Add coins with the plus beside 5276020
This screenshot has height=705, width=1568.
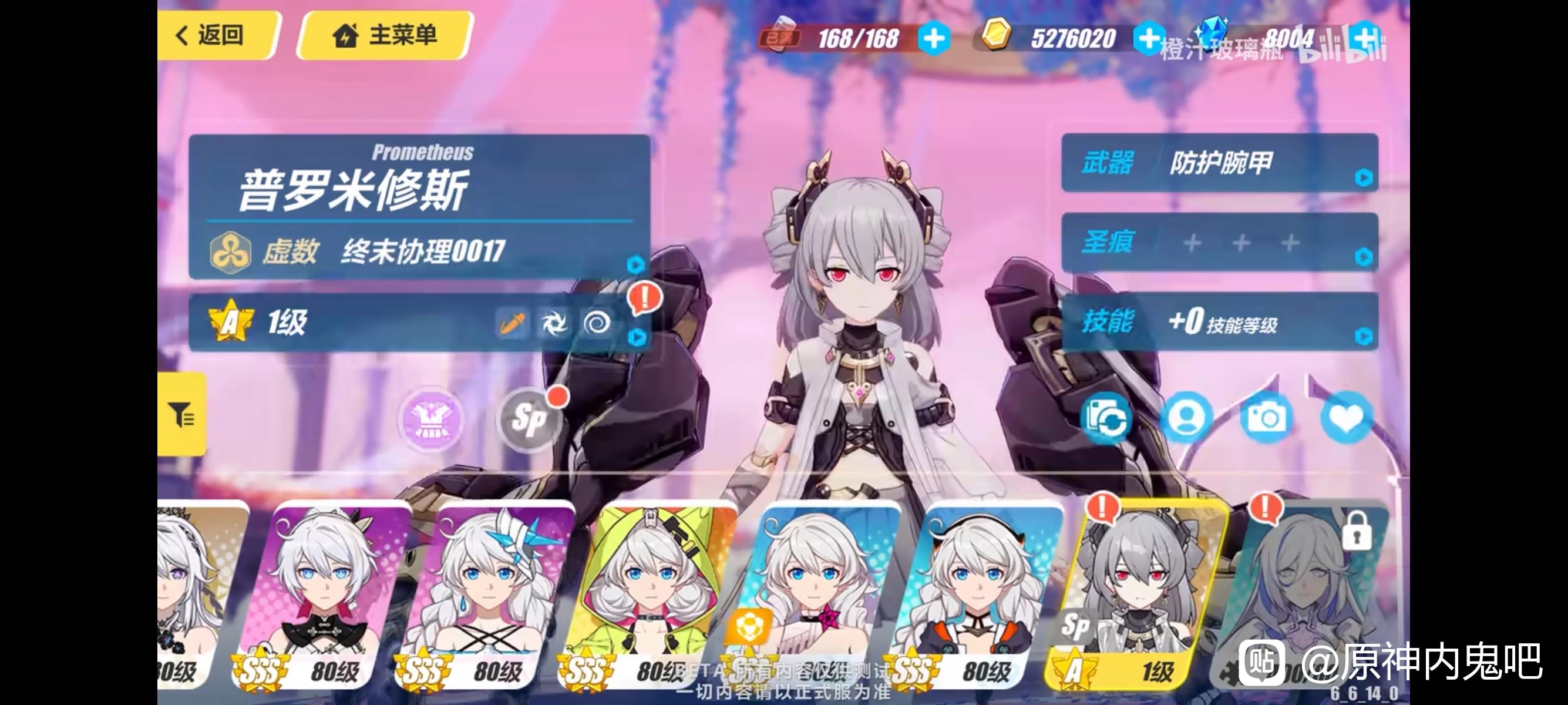point(1148,39)
